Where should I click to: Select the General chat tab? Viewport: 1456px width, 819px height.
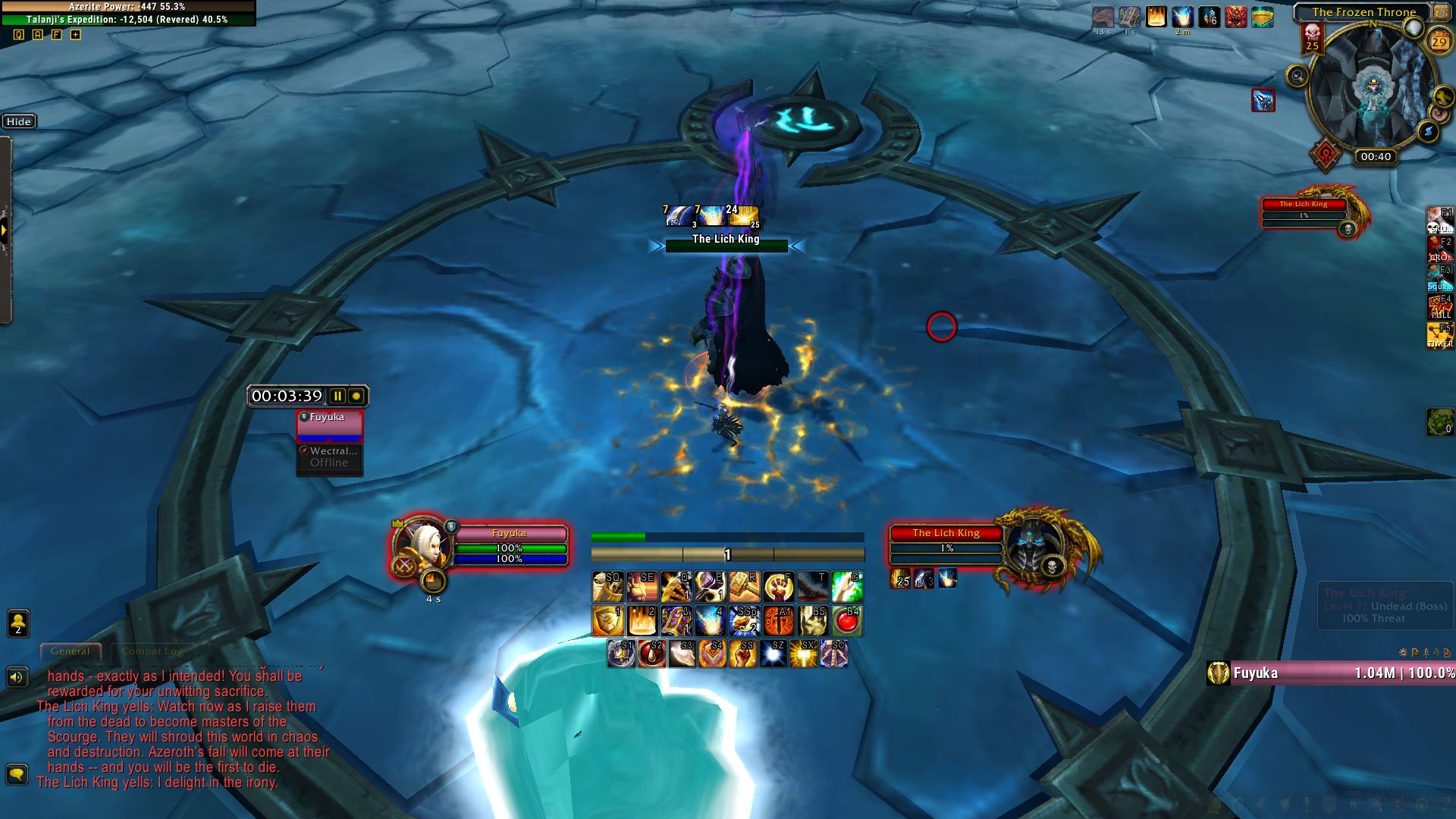point(71,651)
